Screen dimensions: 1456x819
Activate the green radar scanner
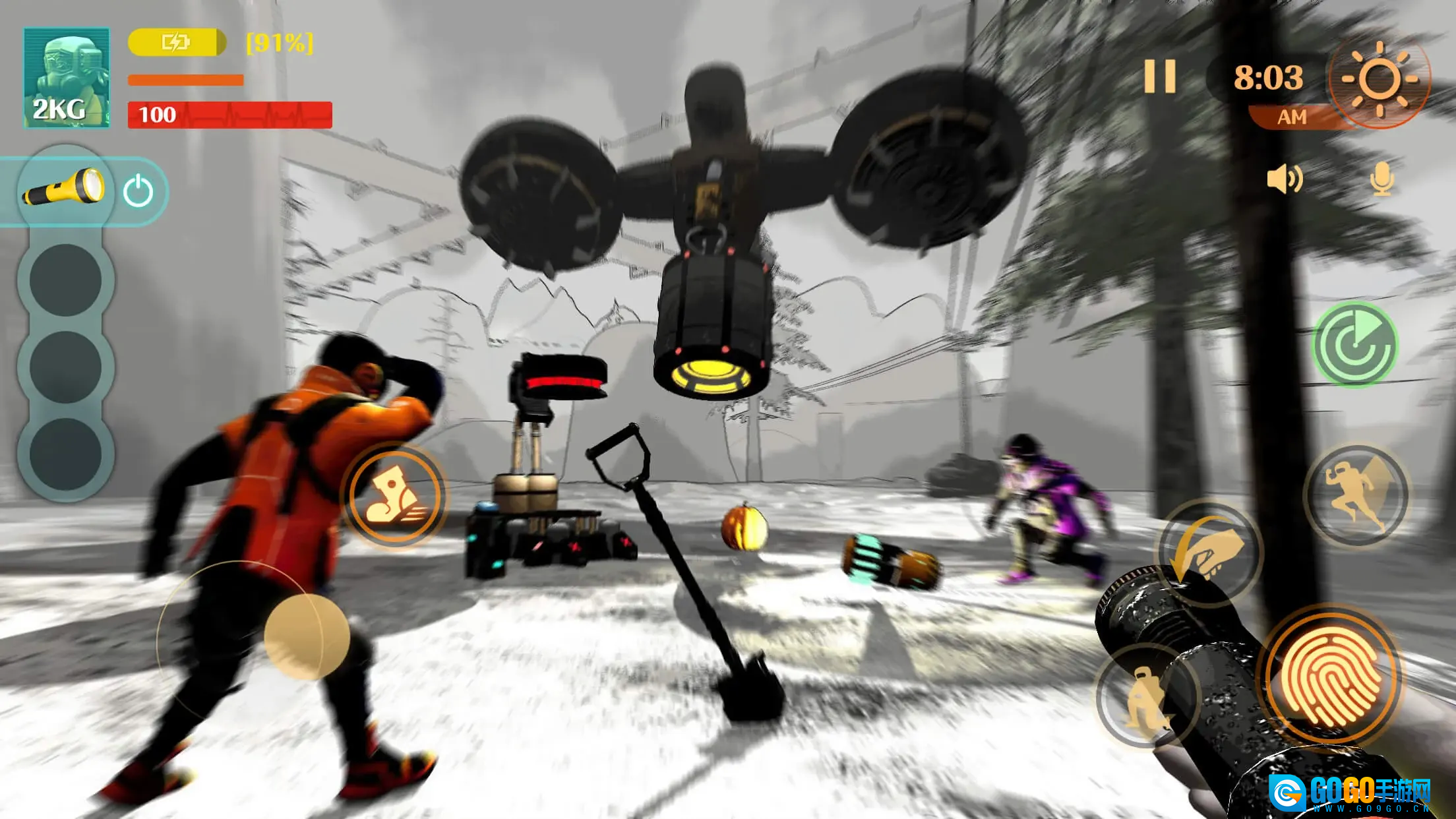click(1354, 344)
